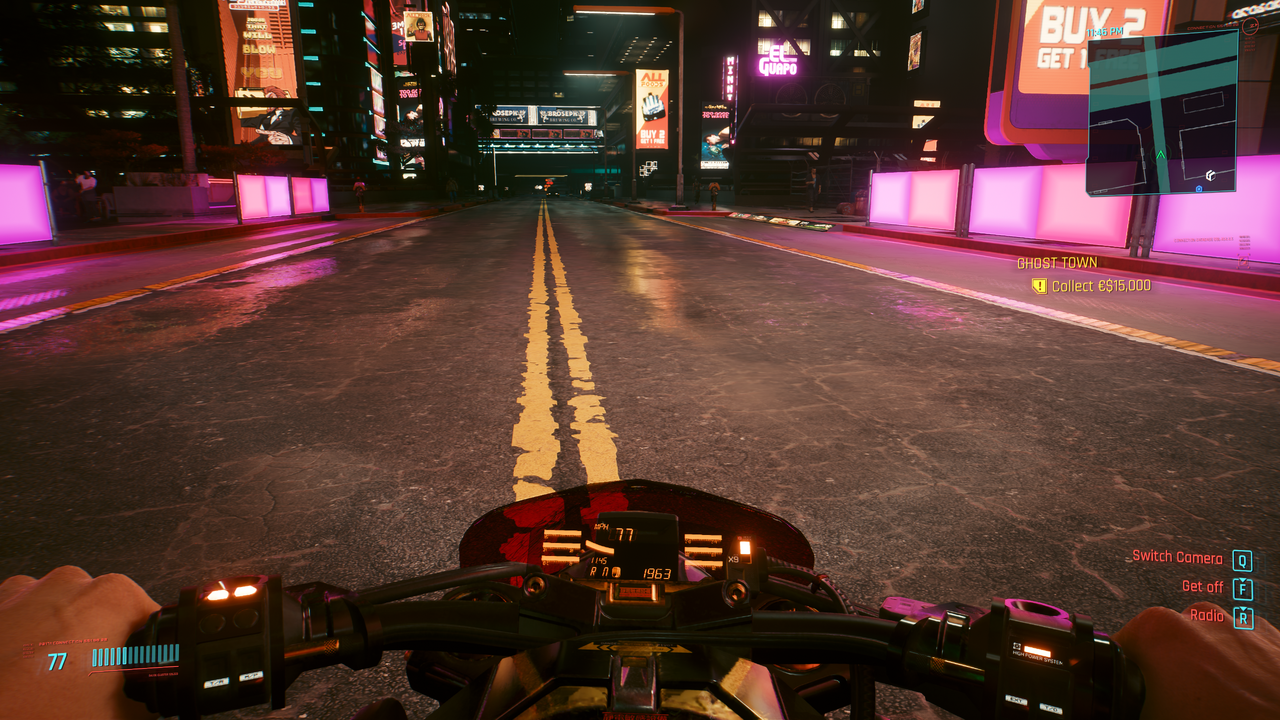This screenshot has width=1280, height=720.
Task: Toggle the Get off prompt
Action: tap(1204, 587)
